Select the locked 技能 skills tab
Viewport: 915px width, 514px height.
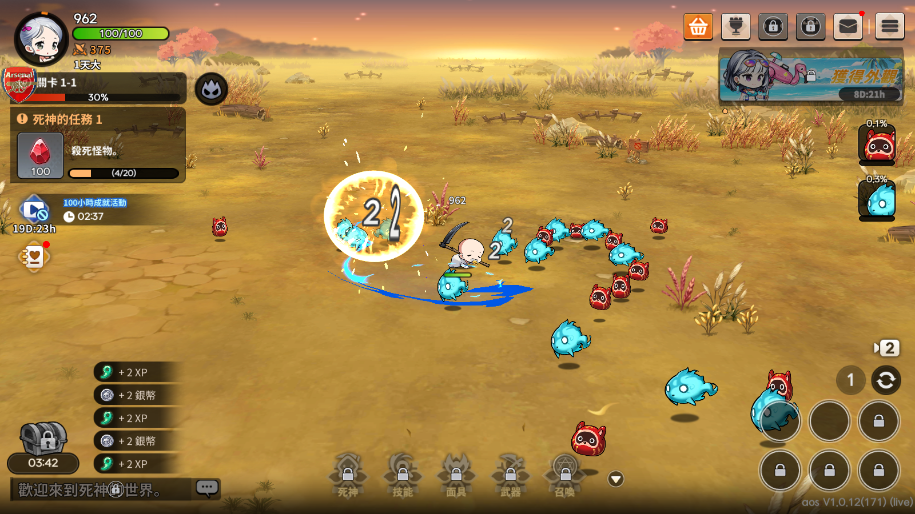tap(401, 474)
